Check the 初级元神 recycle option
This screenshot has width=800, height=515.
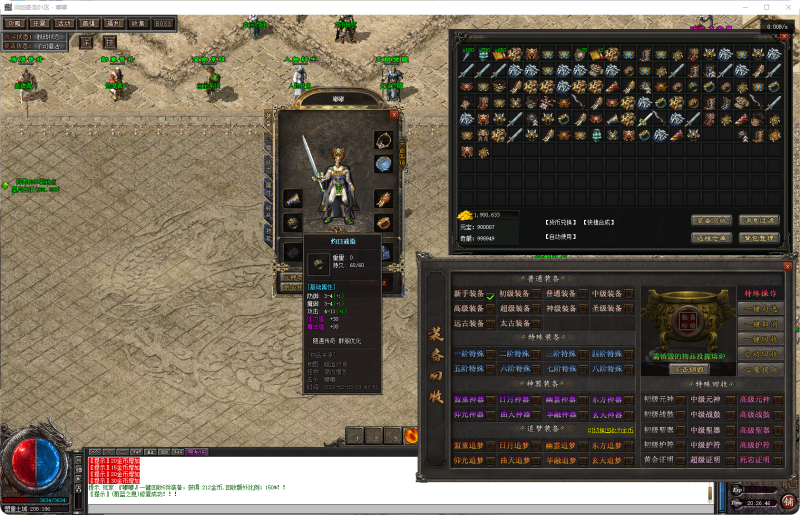tap(682, 400)
